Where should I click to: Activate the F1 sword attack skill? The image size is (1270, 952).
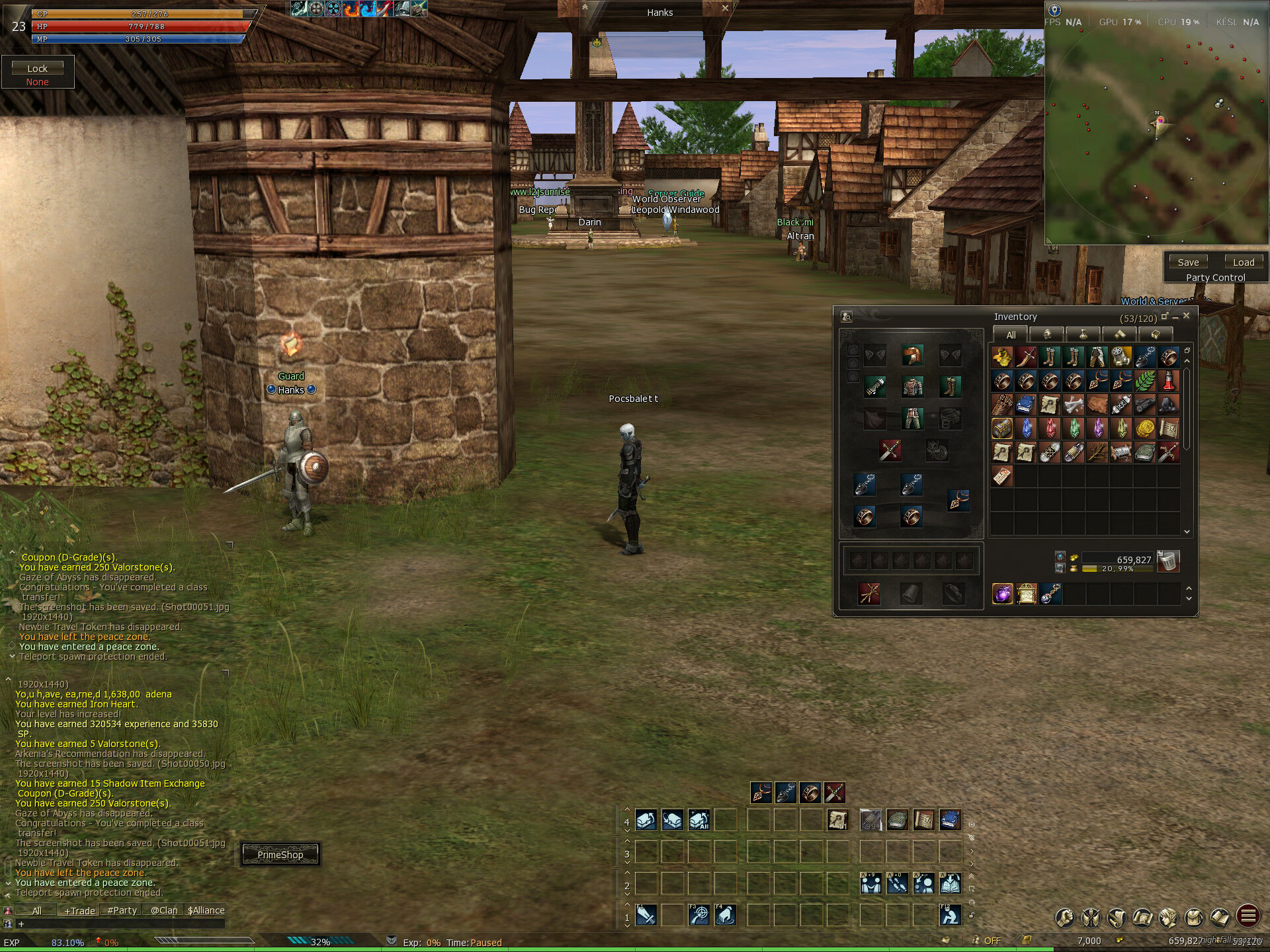[646, 915]
